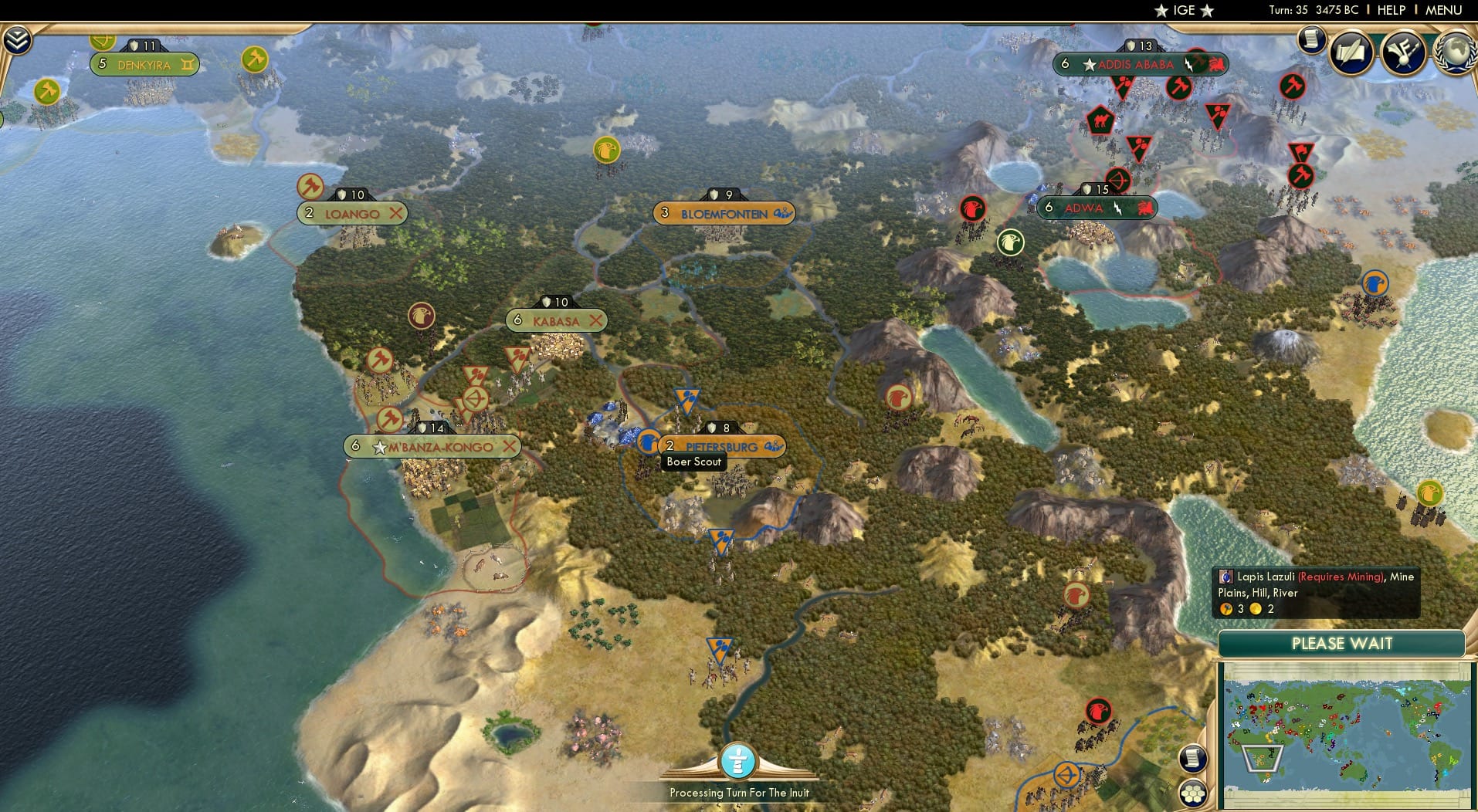
Task: Open the Social Policies screen icon
Action: click(1349, 52)
